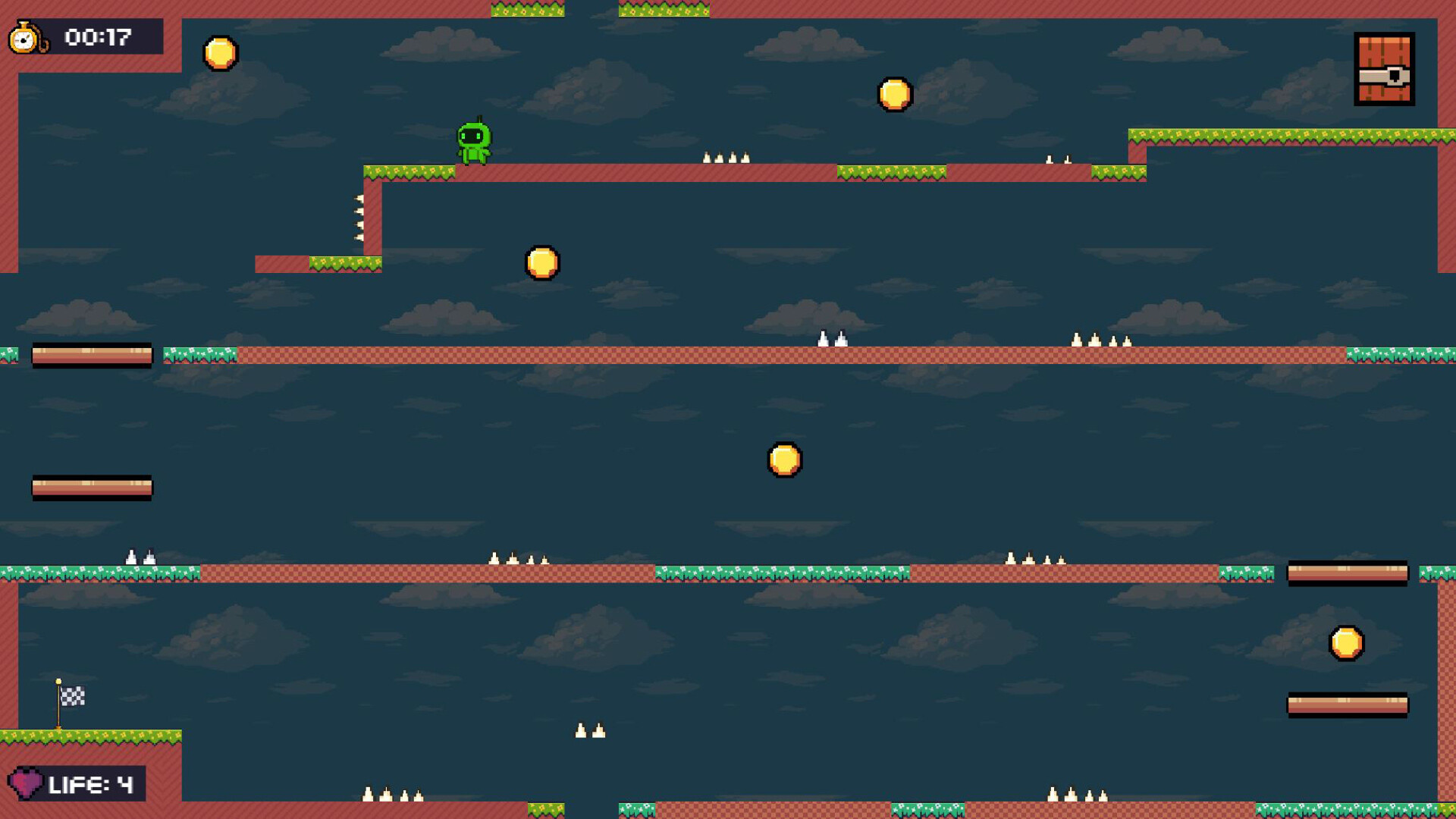Select the wooden plank platform on the left

click(x=91, y=356)
